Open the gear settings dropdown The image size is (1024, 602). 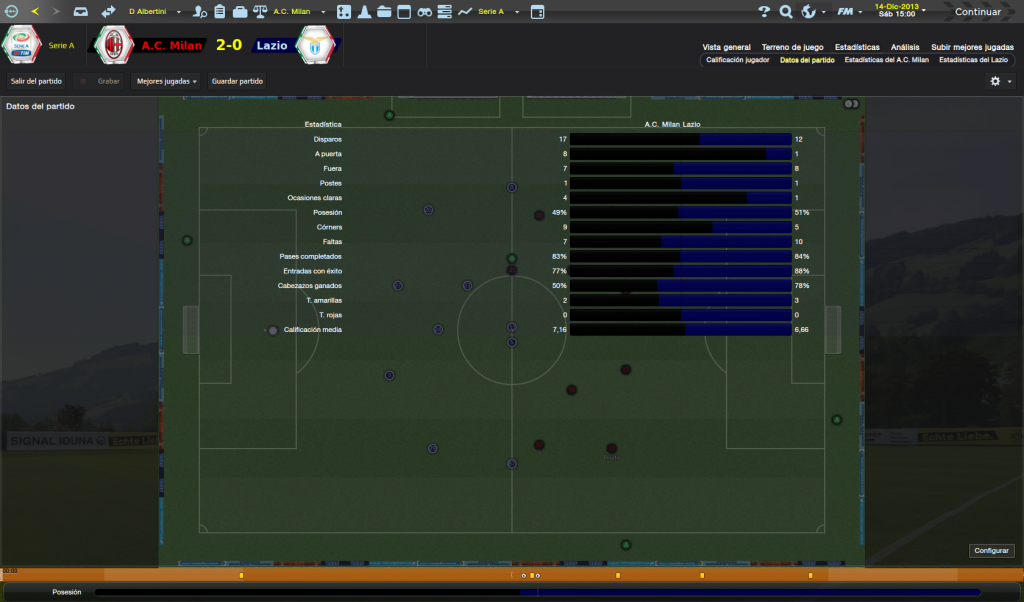1000,81
